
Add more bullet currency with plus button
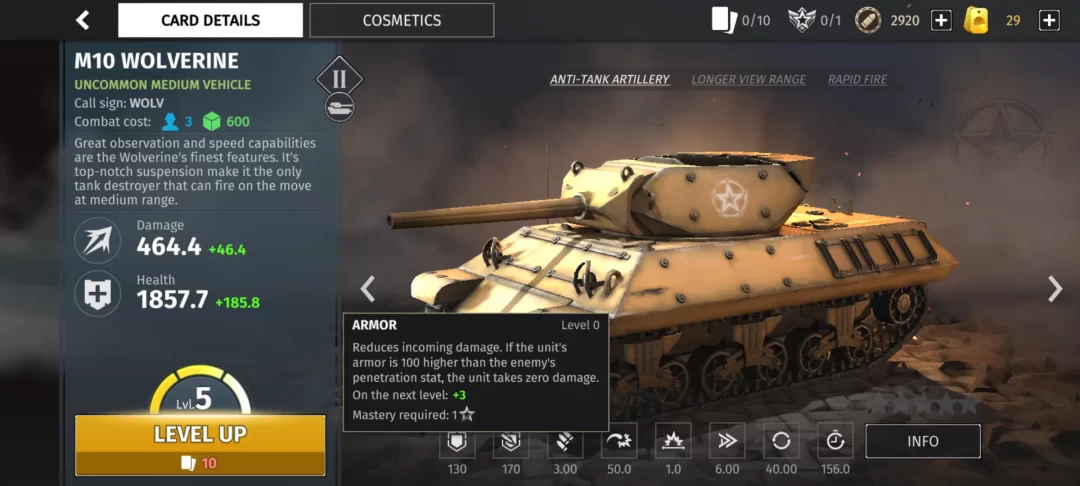941,20
